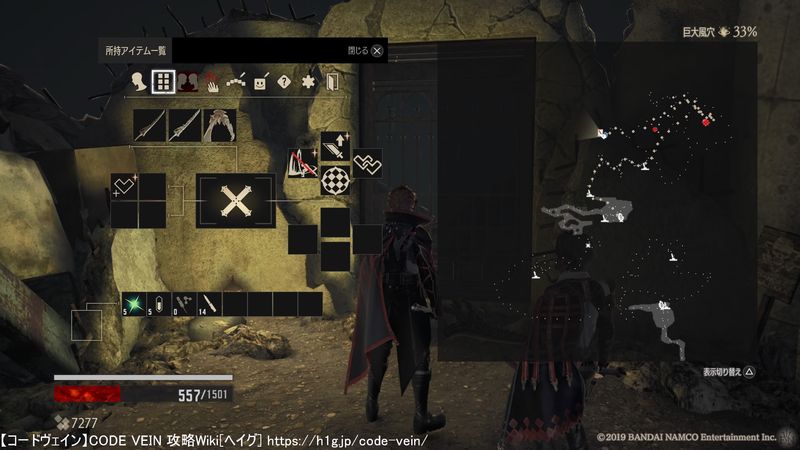
Task: Select the door exit tab
Action: pyautogui.click(x=332, y=83)
